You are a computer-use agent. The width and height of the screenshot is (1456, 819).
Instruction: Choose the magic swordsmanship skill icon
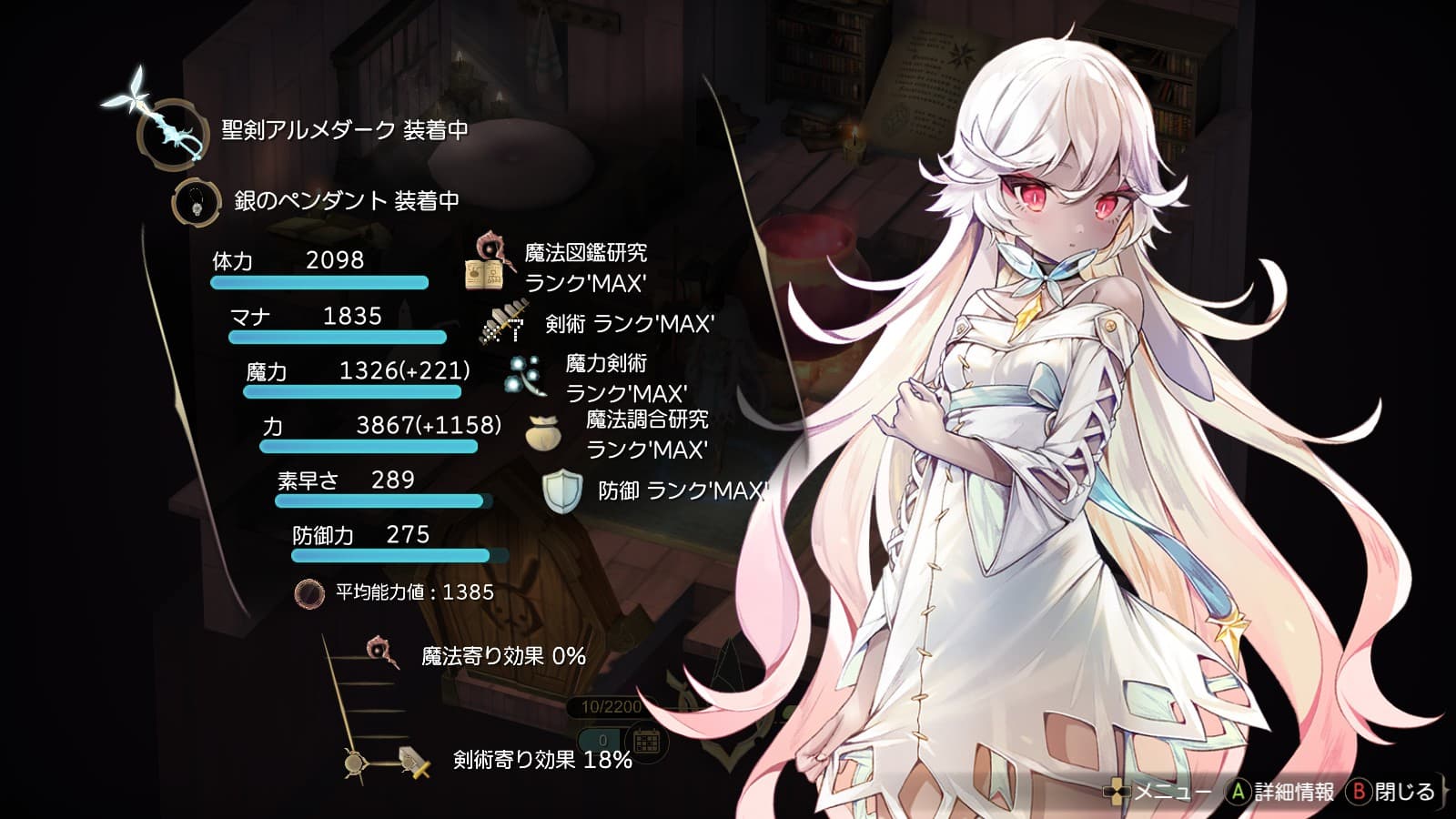[526, 377]
